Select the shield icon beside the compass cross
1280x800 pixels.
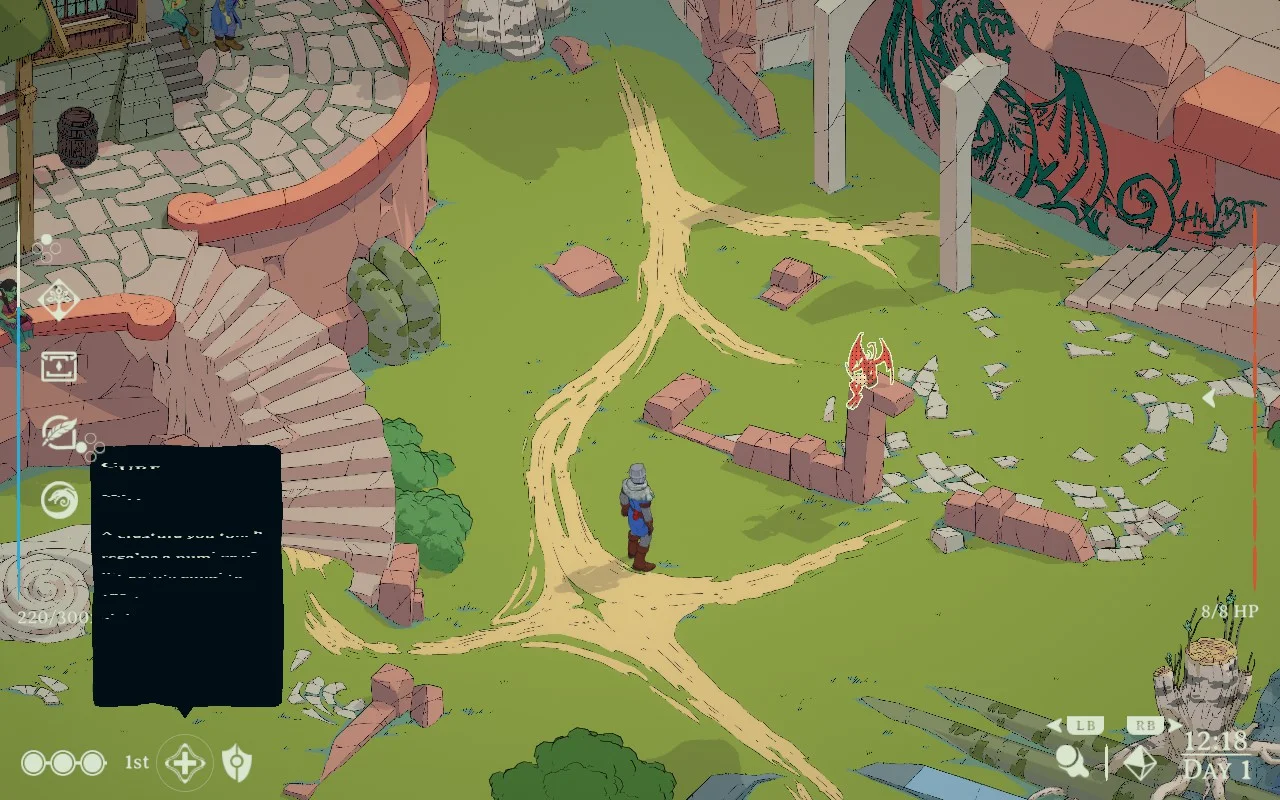coord(240,762)
